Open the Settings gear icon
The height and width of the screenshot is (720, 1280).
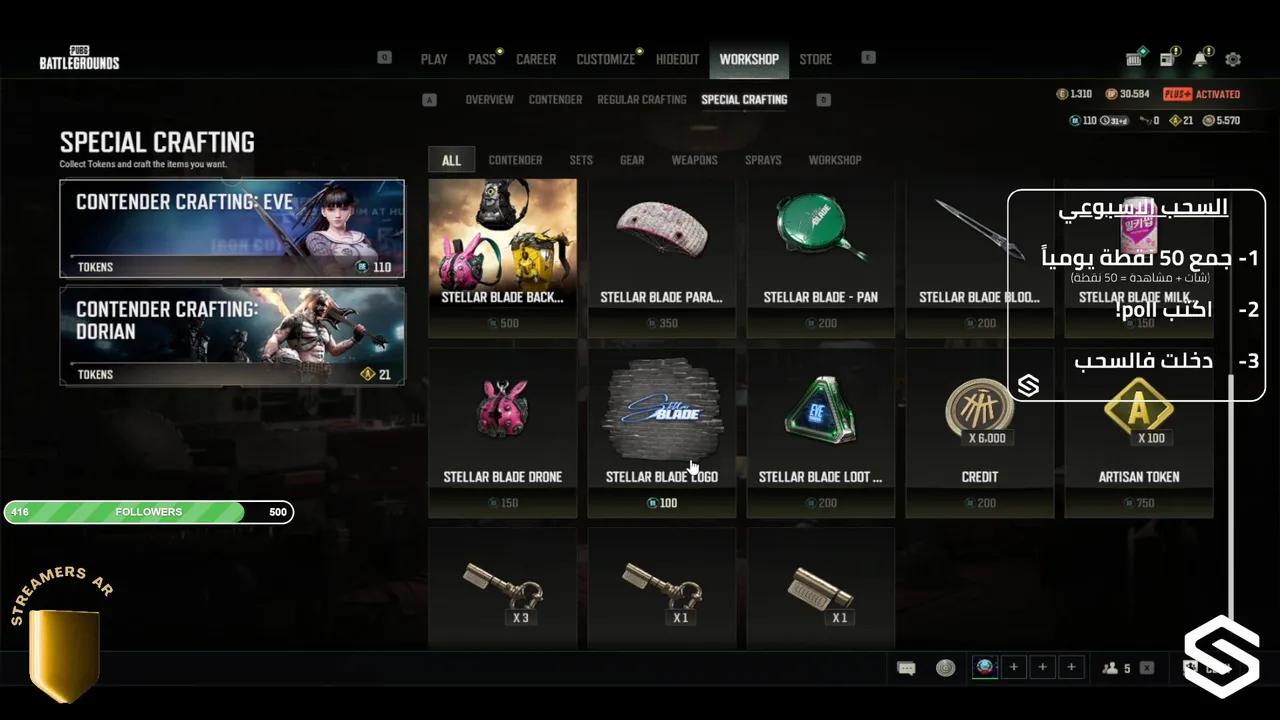point(1233,59)
